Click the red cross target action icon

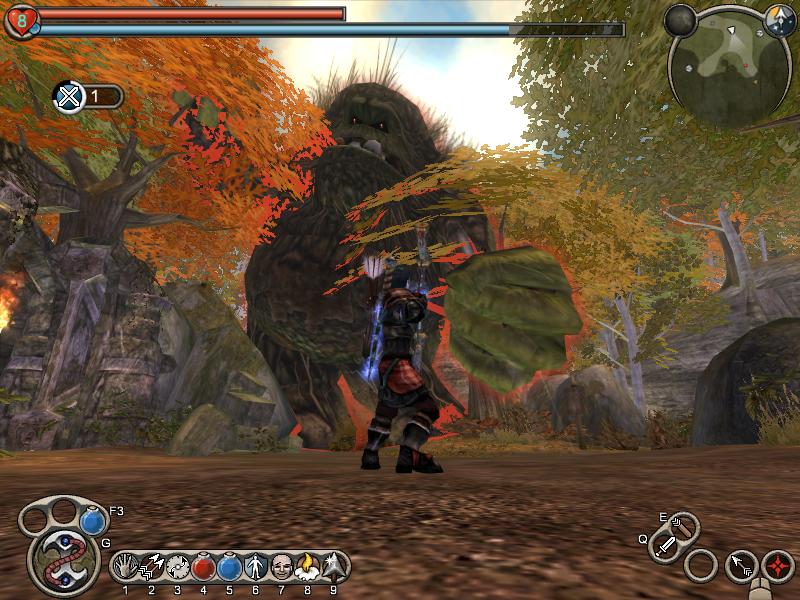[x=777, y=565]
